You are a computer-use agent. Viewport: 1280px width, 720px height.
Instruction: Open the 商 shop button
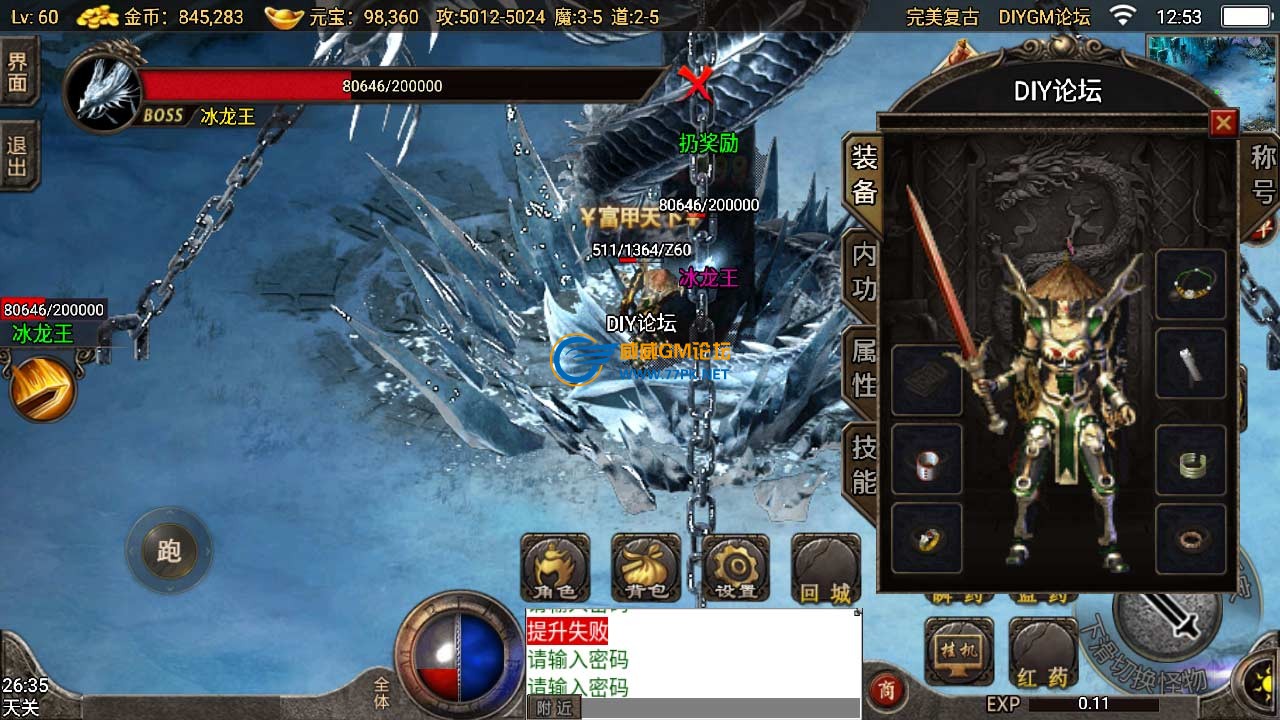coord(885,688)
